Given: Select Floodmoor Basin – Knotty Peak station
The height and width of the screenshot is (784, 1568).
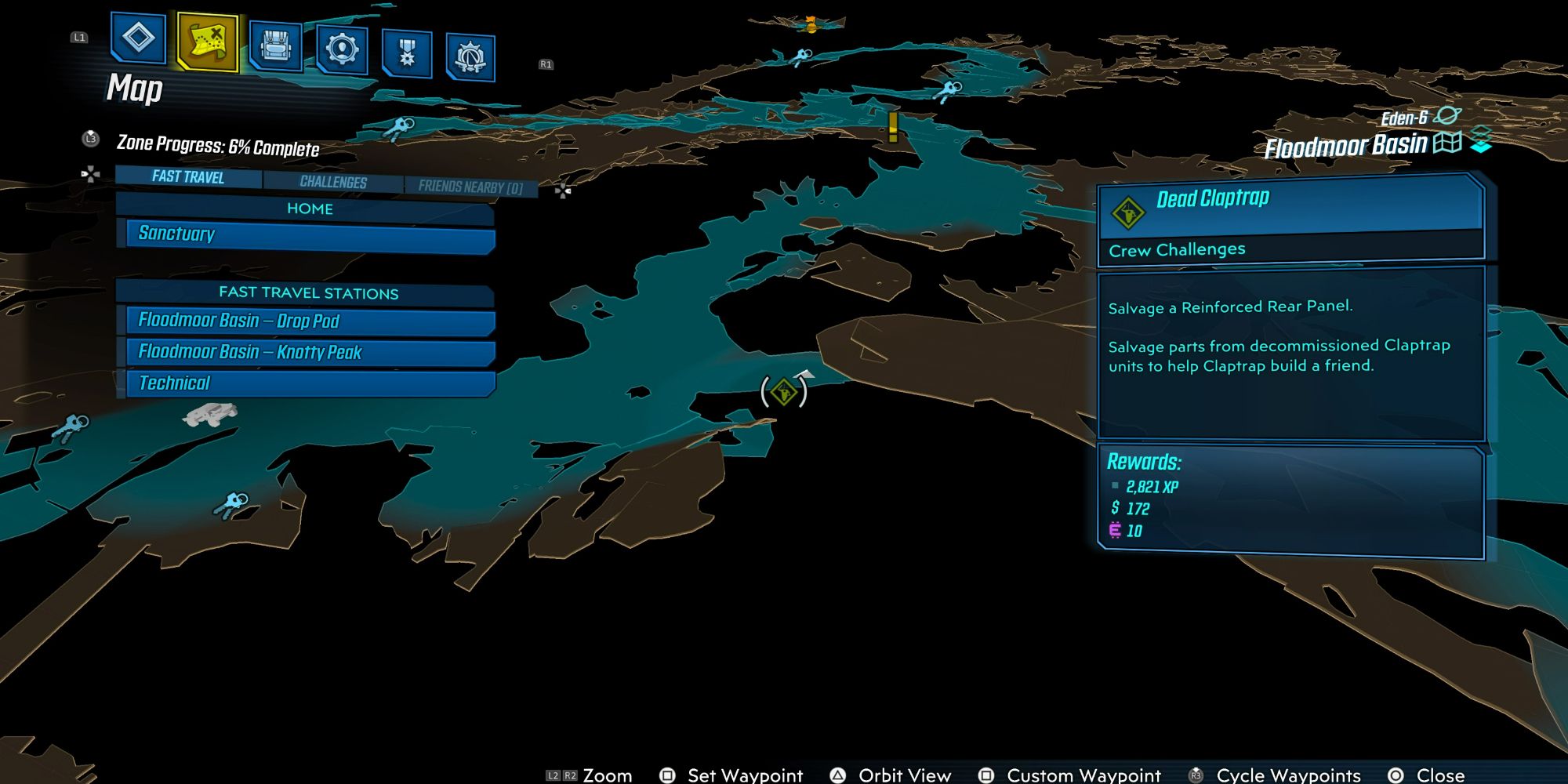Looking at the screenshot, I should click(x=310, y=352).
